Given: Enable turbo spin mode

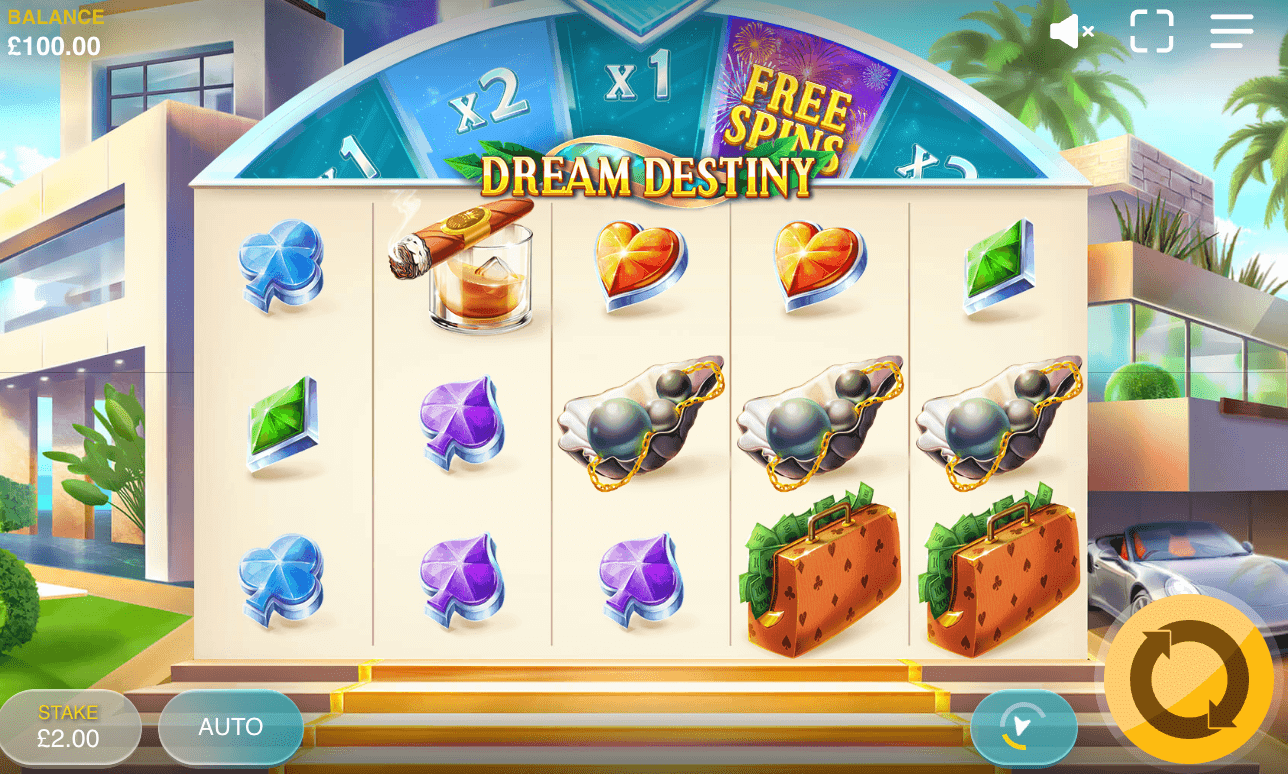Looking at the screenshot, I should [x=1023, y=727].
